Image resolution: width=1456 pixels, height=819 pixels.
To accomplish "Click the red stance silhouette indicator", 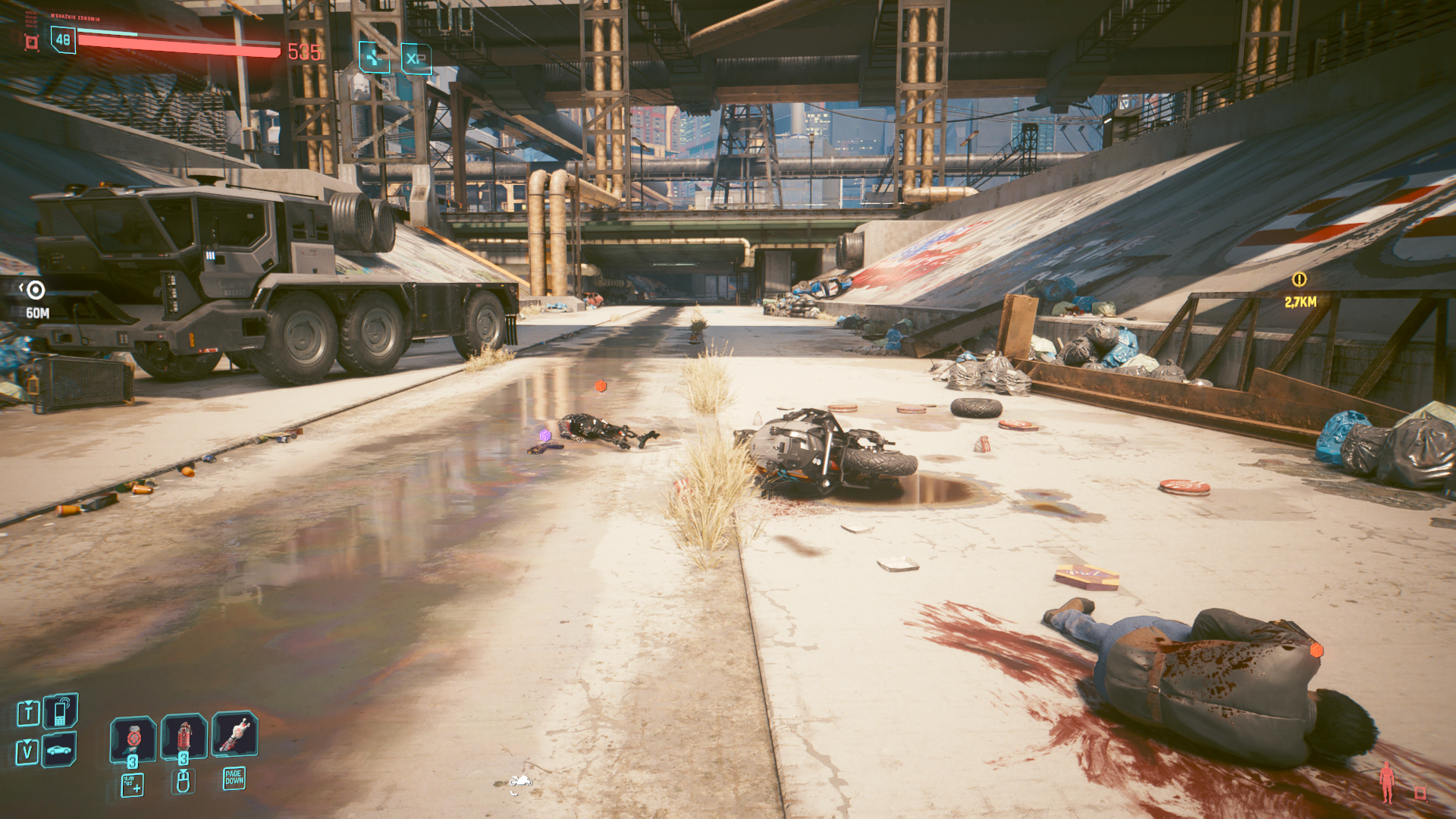I will pos(1387,783).
